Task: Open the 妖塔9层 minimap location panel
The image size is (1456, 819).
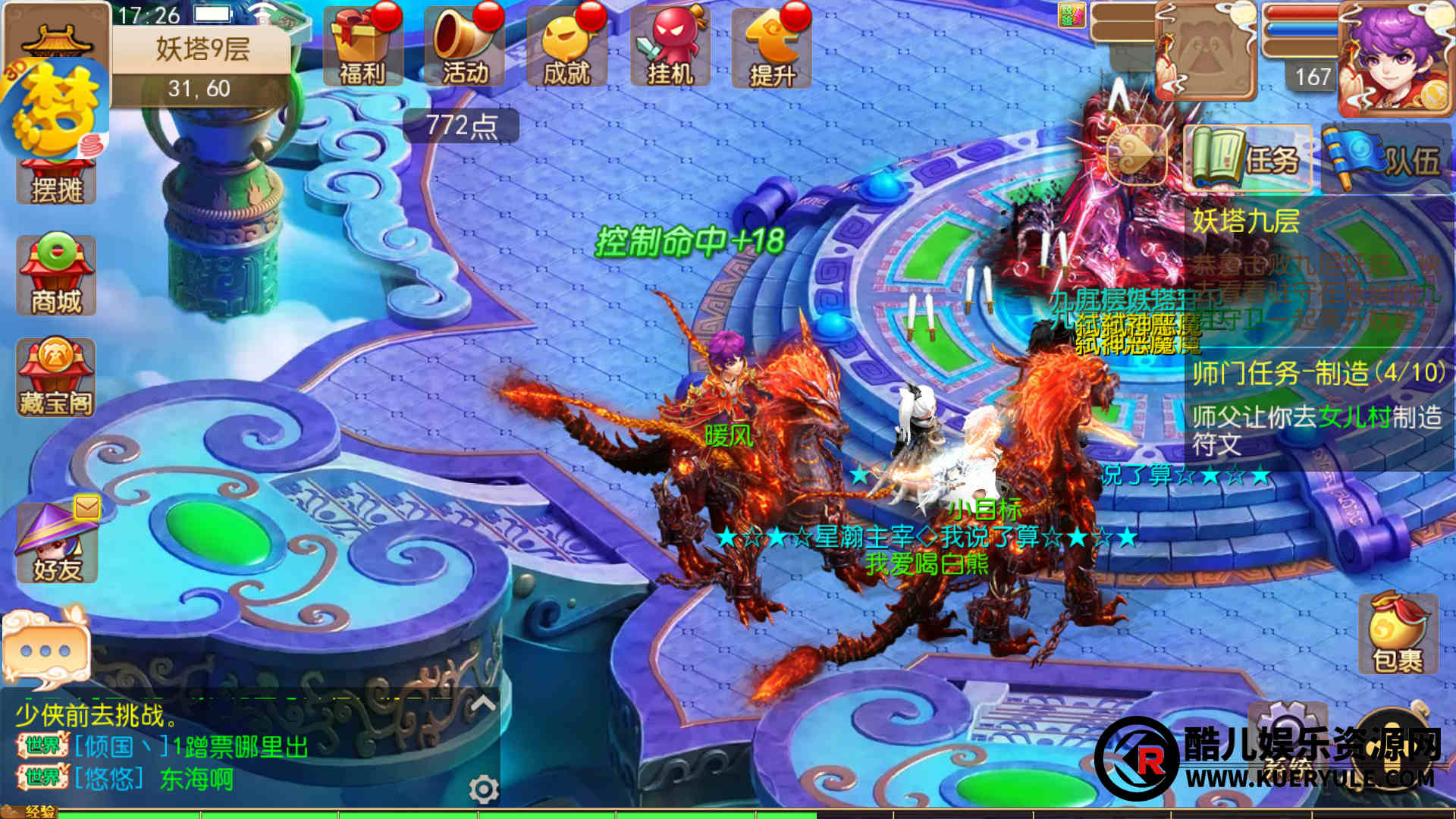Action: (x=202, y=50)
